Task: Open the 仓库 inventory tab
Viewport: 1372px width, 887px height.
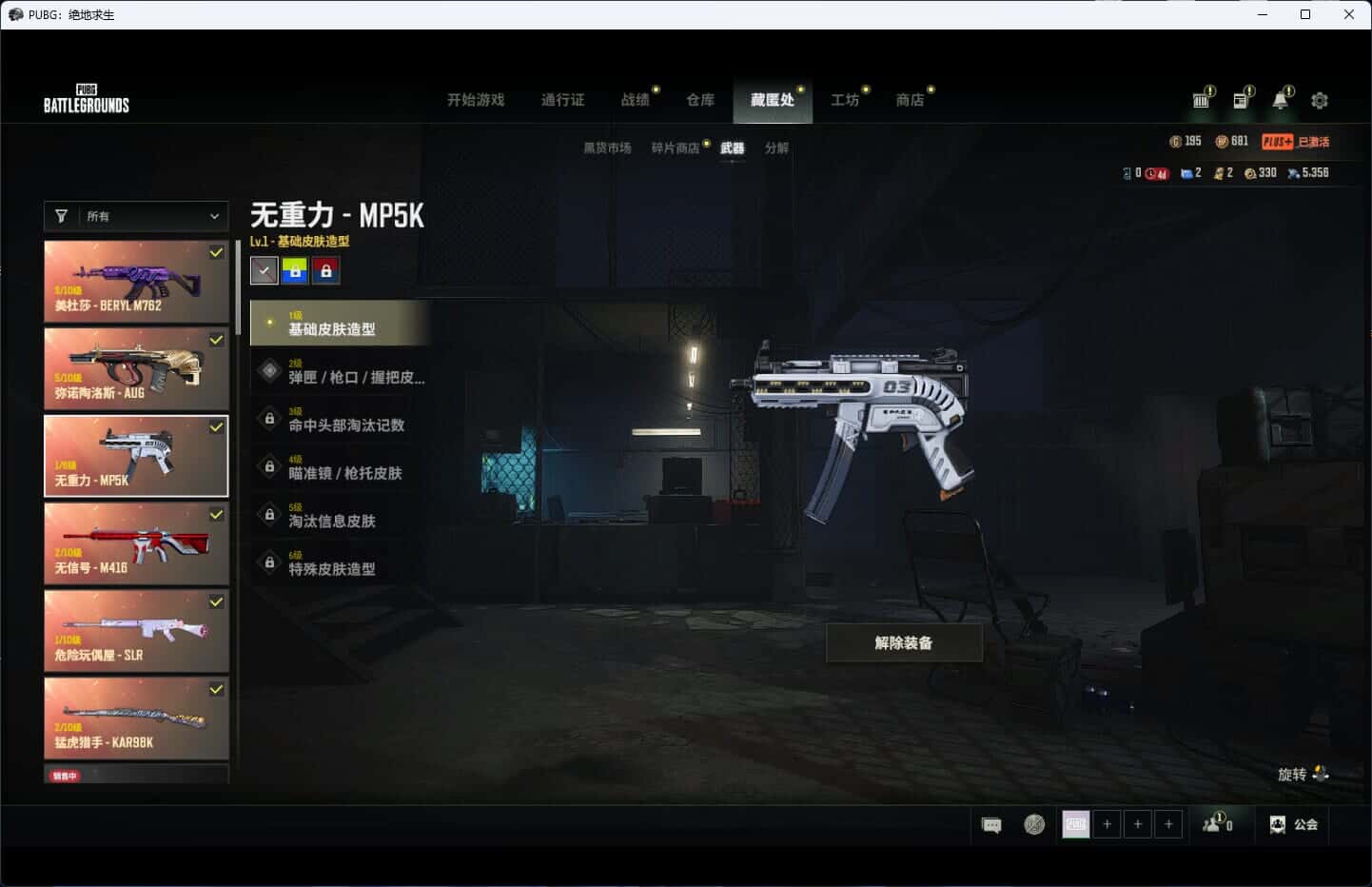Action: tap(700, 100)
